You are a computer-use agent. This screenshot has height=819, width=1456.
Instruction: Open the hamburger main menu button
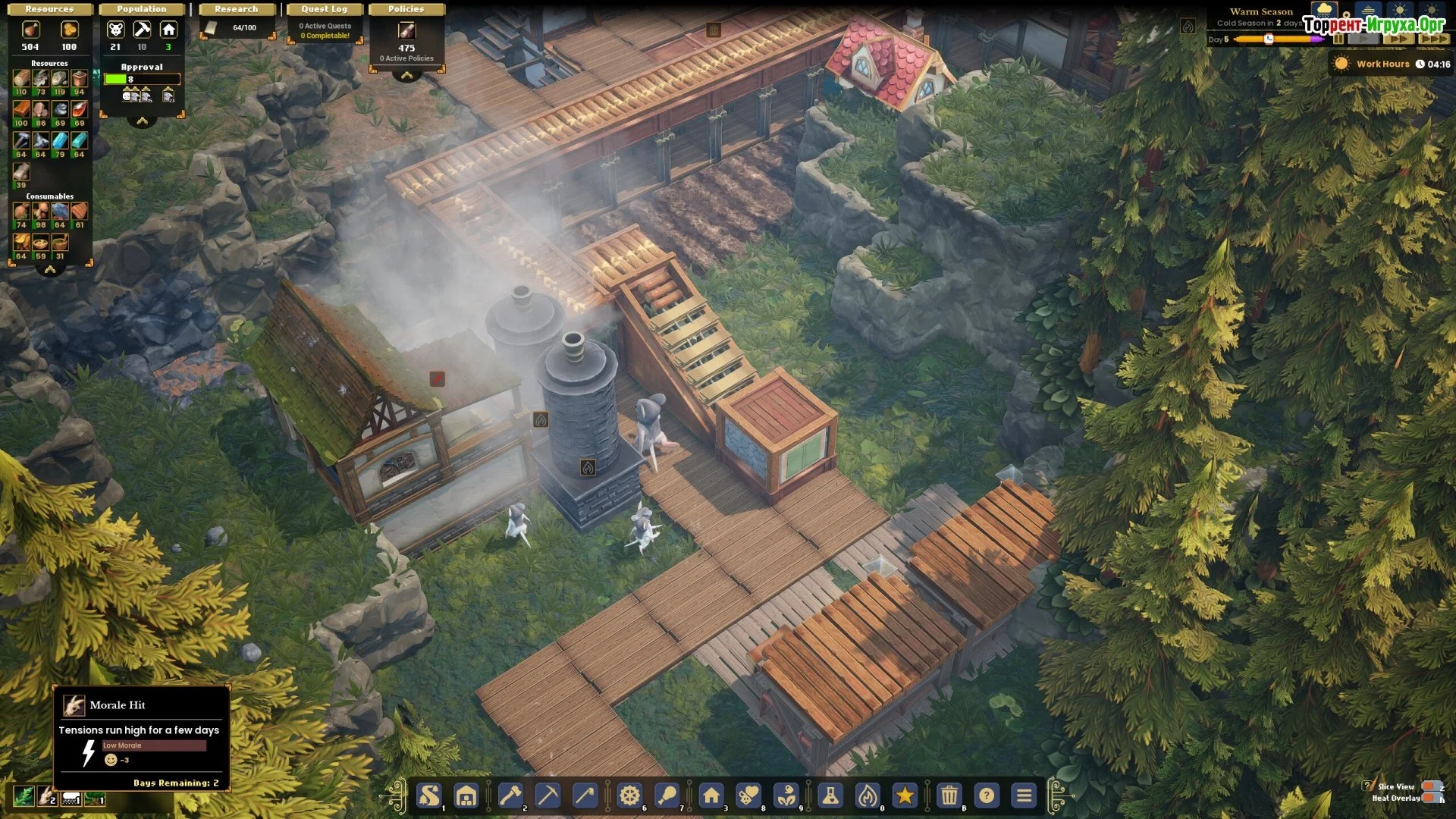pyautogui.click(x=1024, y=795)
